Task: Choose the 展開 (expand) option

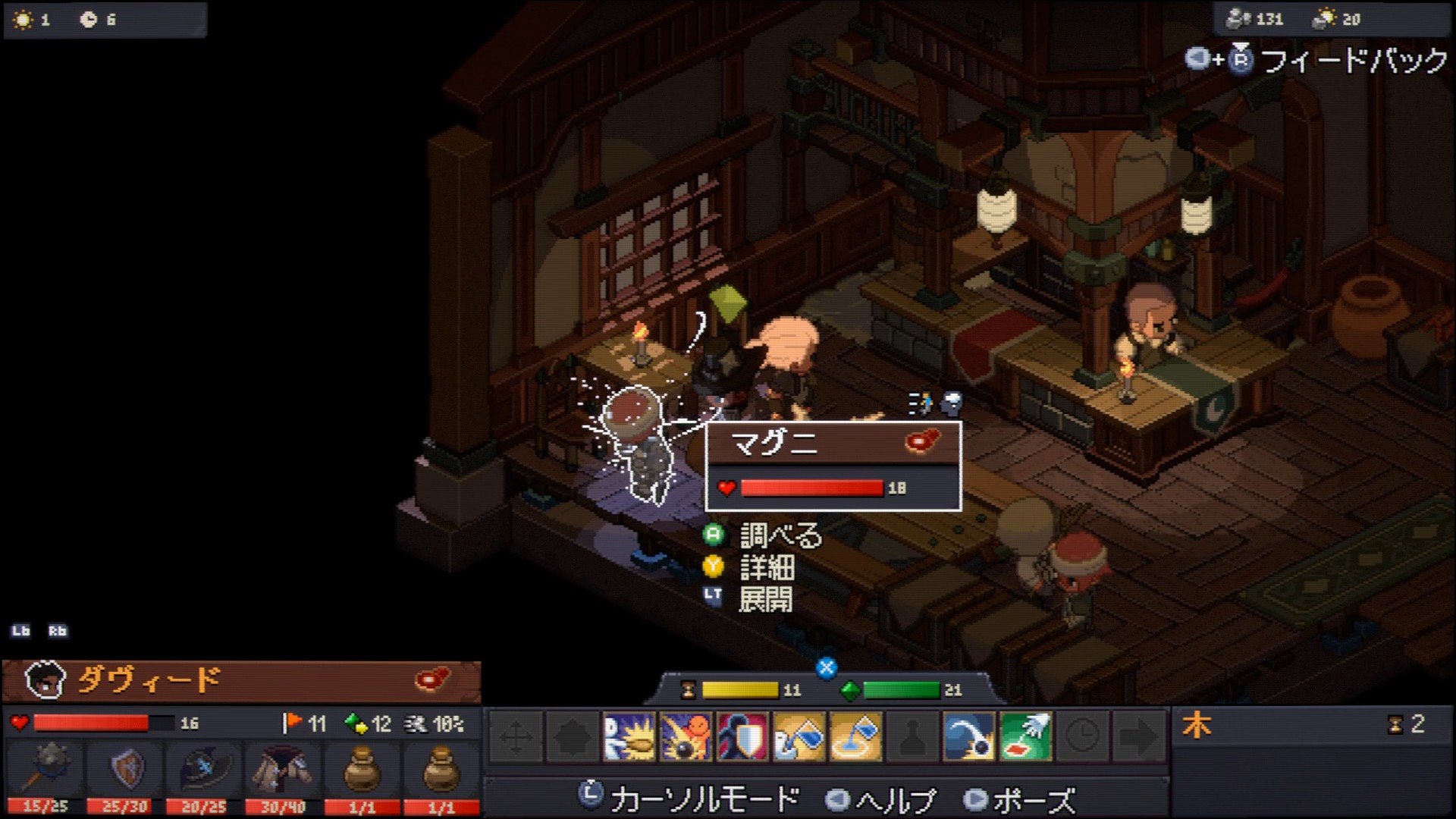Action: (x=765, y=599)
